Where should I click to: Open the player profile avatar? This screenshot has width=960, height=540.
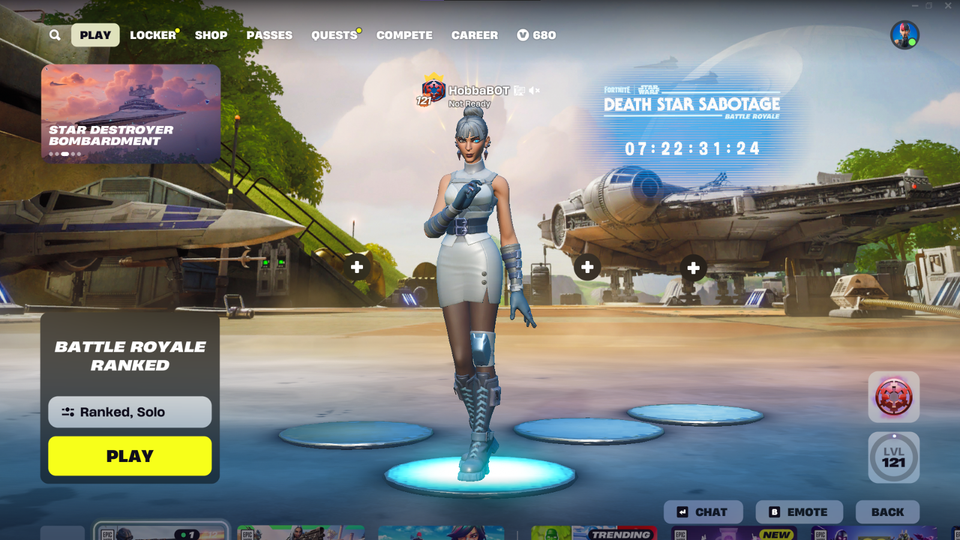904,35
